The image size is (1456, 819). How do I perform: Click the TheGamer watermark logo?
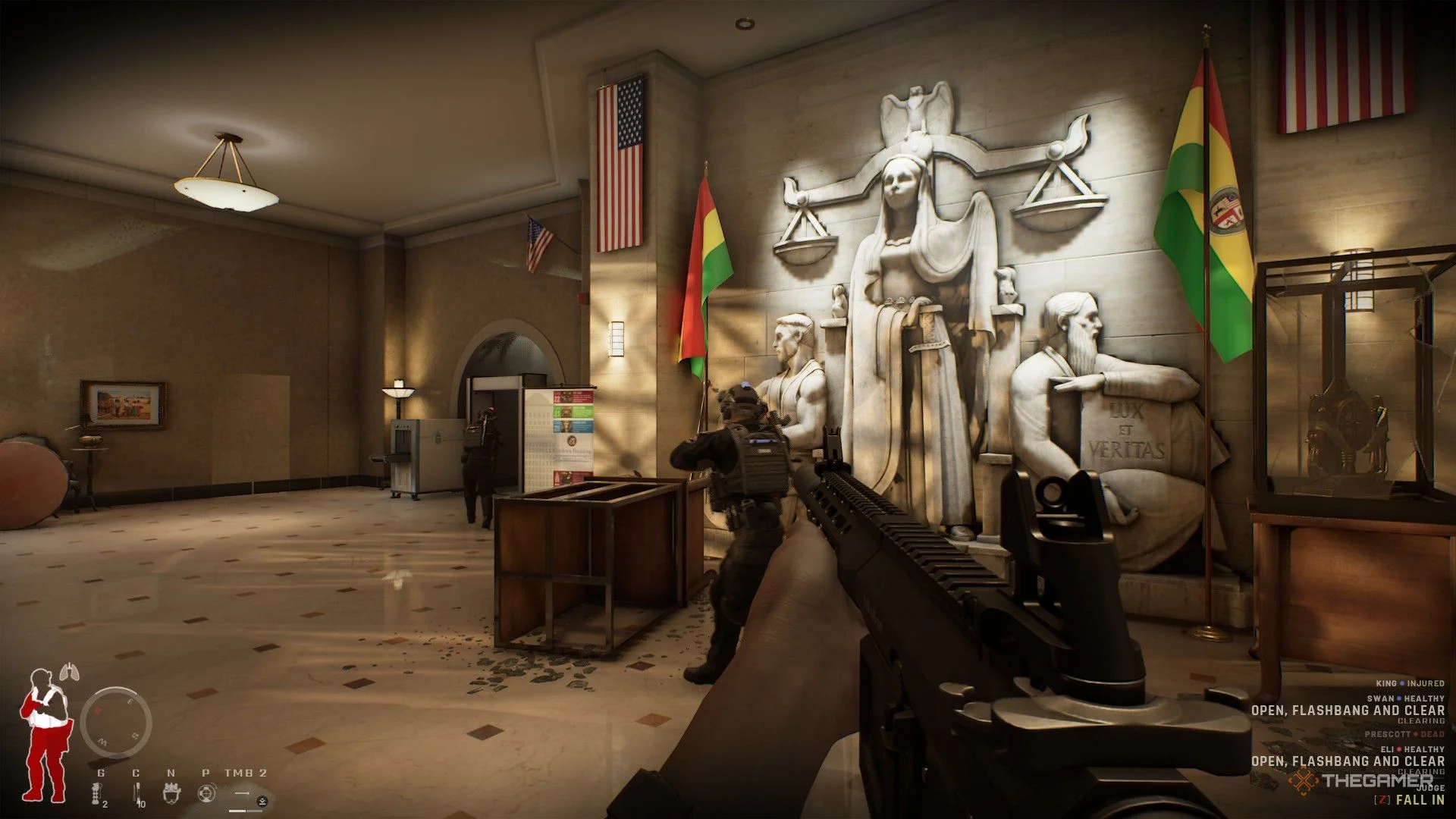(1363, 780)
